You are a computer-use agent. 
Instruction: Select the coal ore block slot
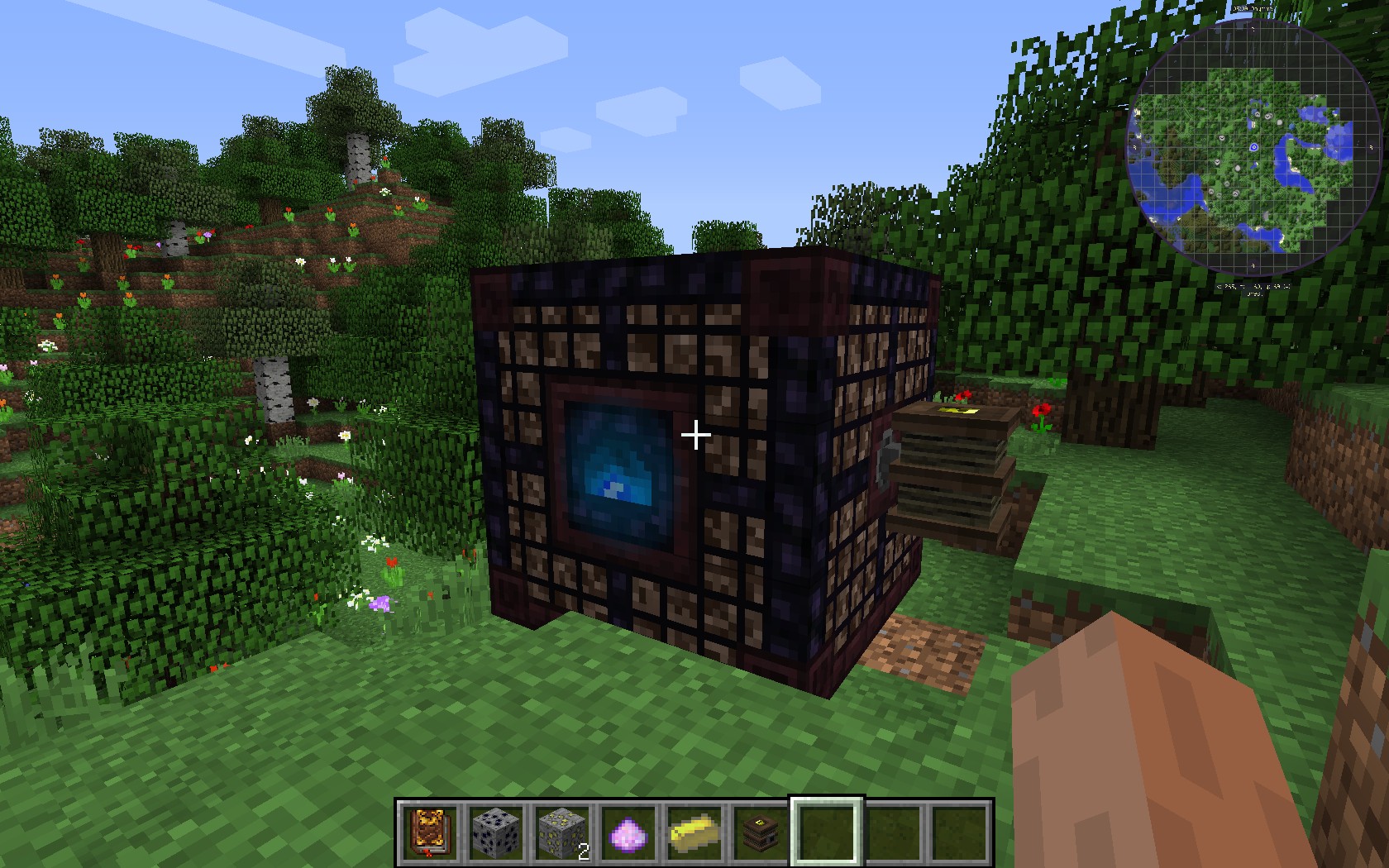(x=497, y=832)
